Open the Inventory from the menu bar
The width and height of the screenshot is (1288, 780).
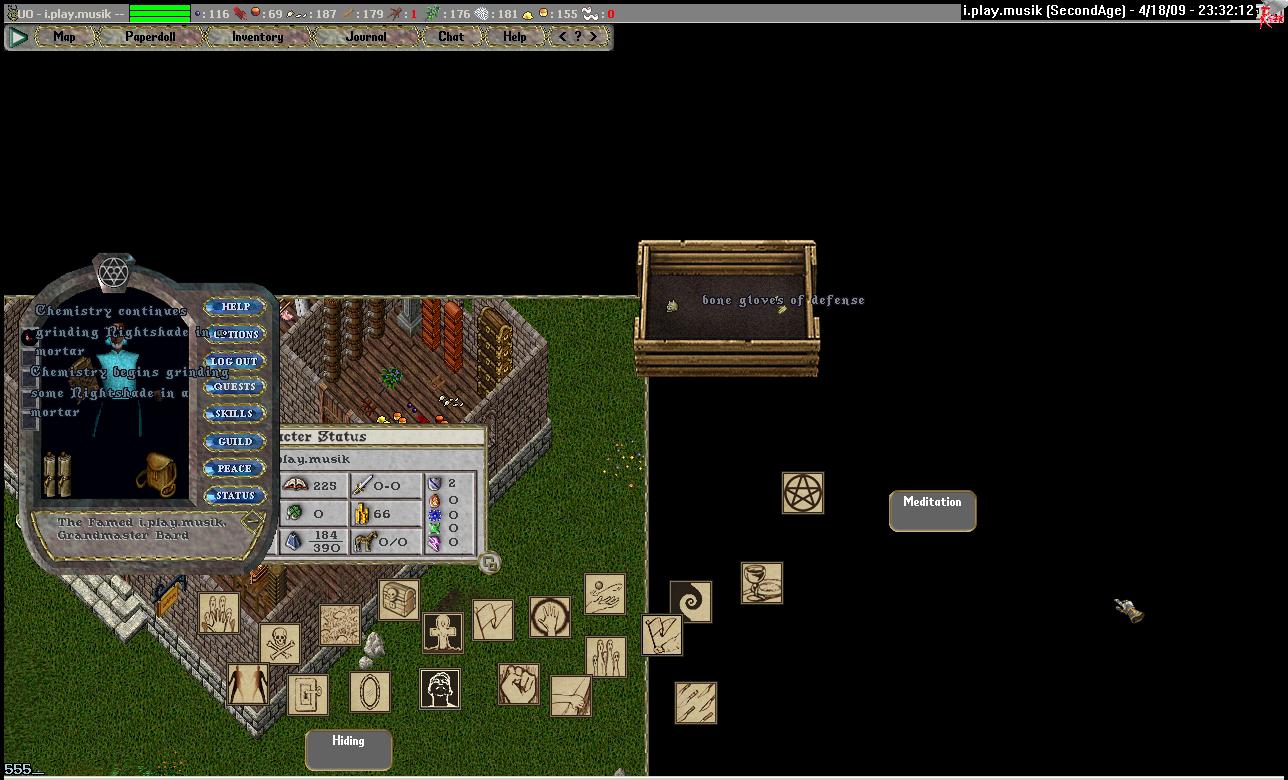(x=257, y=37)
